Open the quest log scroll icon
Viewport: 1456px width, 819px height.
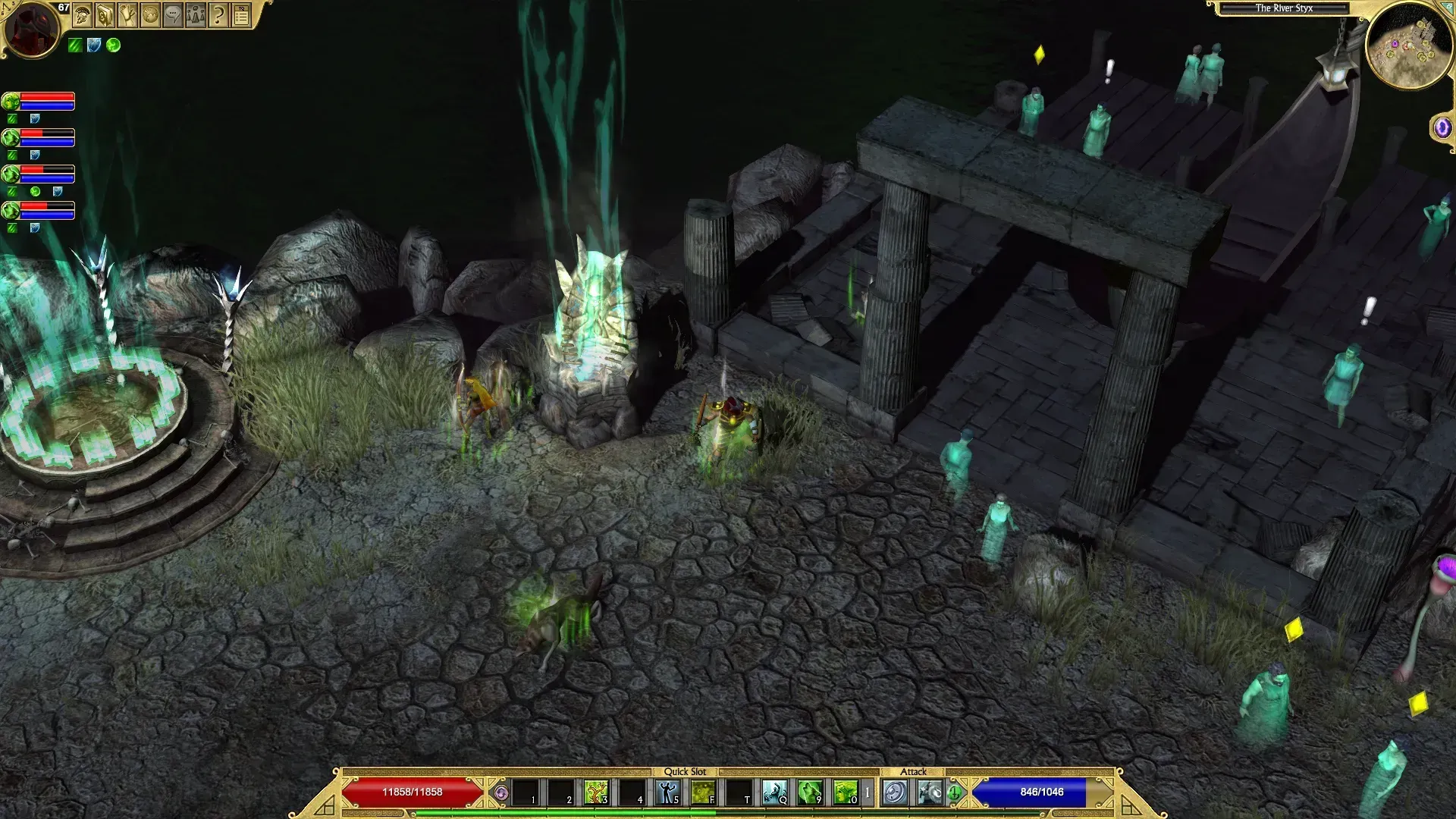tap(127, 14)
